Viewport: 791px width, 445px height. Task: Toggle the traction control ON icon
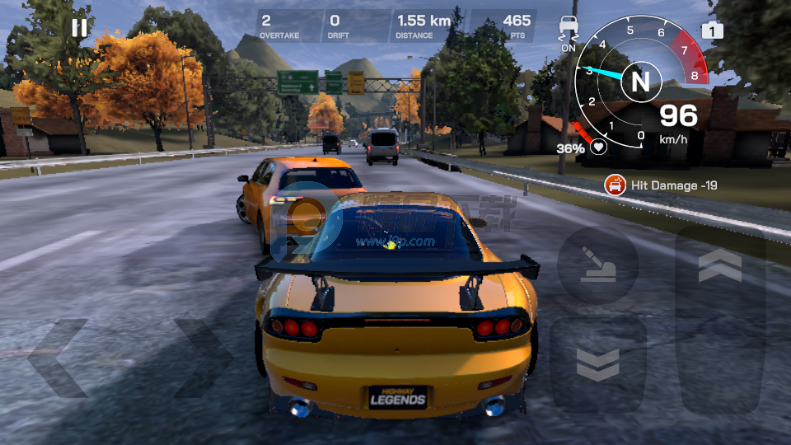[x=569, y=28]
